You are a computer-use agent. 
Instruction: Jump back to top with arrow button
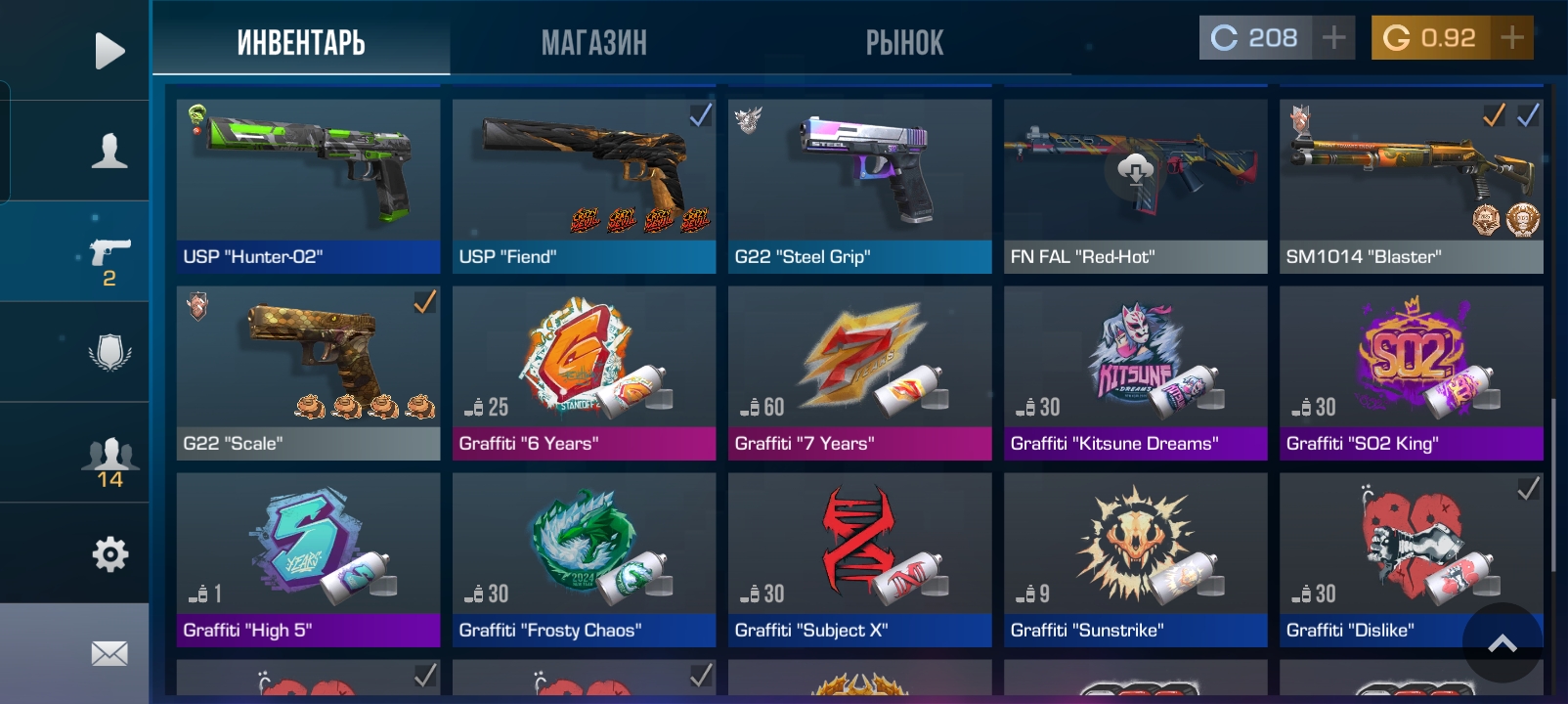click(x=1503, y=642)
